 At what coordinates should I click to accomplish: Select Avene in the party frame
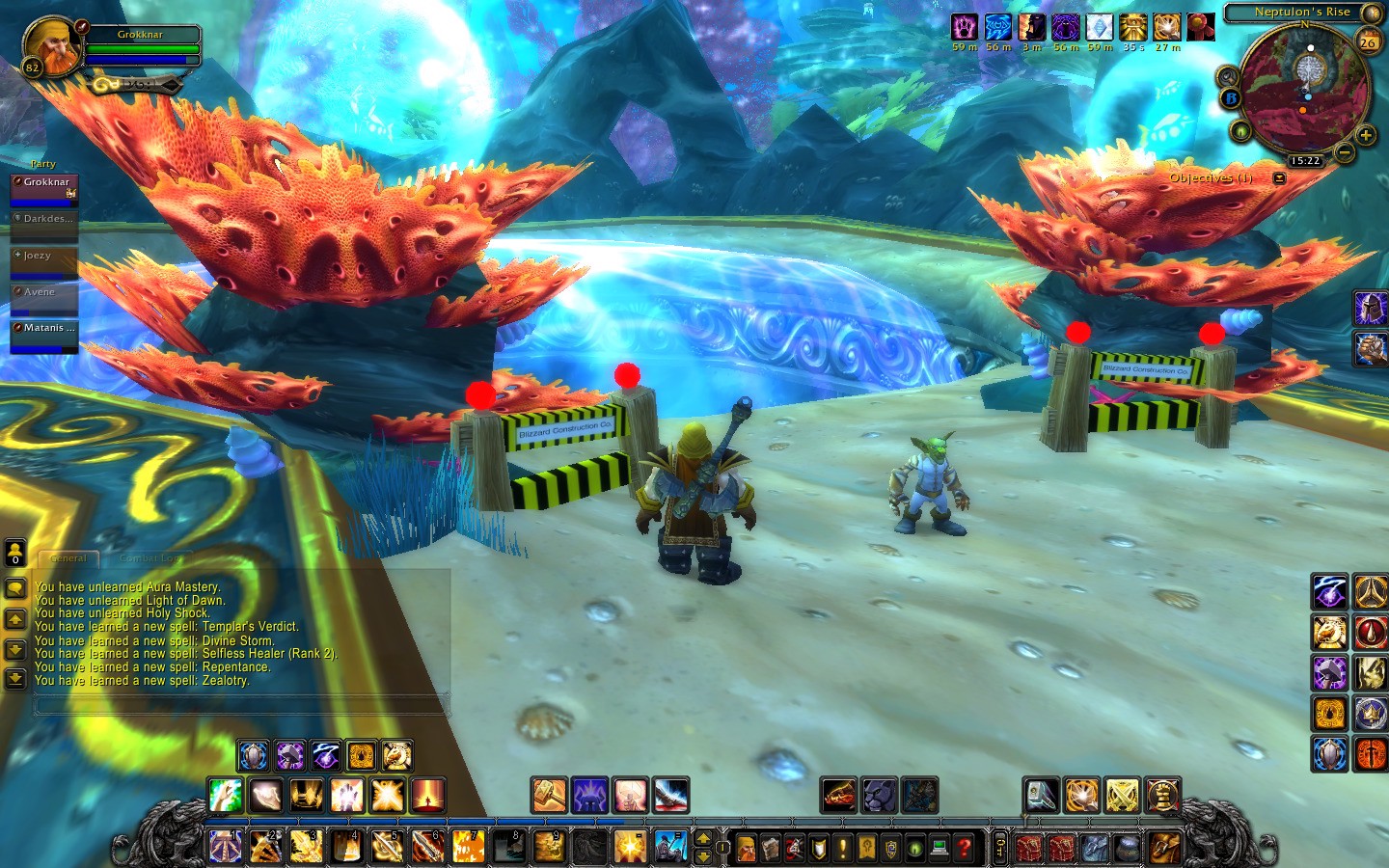[x=43, y=298]
